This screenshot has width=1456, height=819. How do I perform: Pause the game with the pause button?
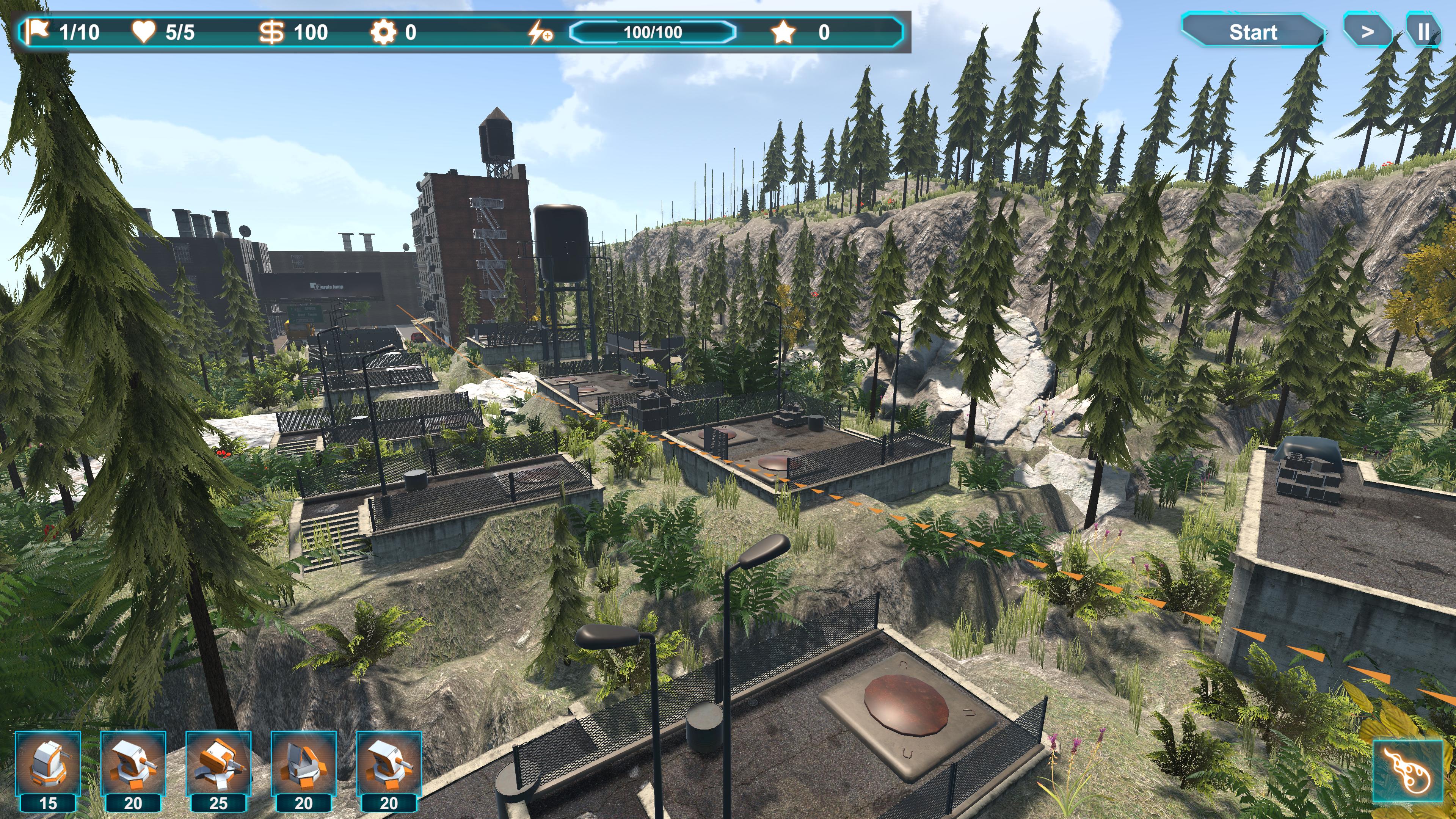(1423, 32)
